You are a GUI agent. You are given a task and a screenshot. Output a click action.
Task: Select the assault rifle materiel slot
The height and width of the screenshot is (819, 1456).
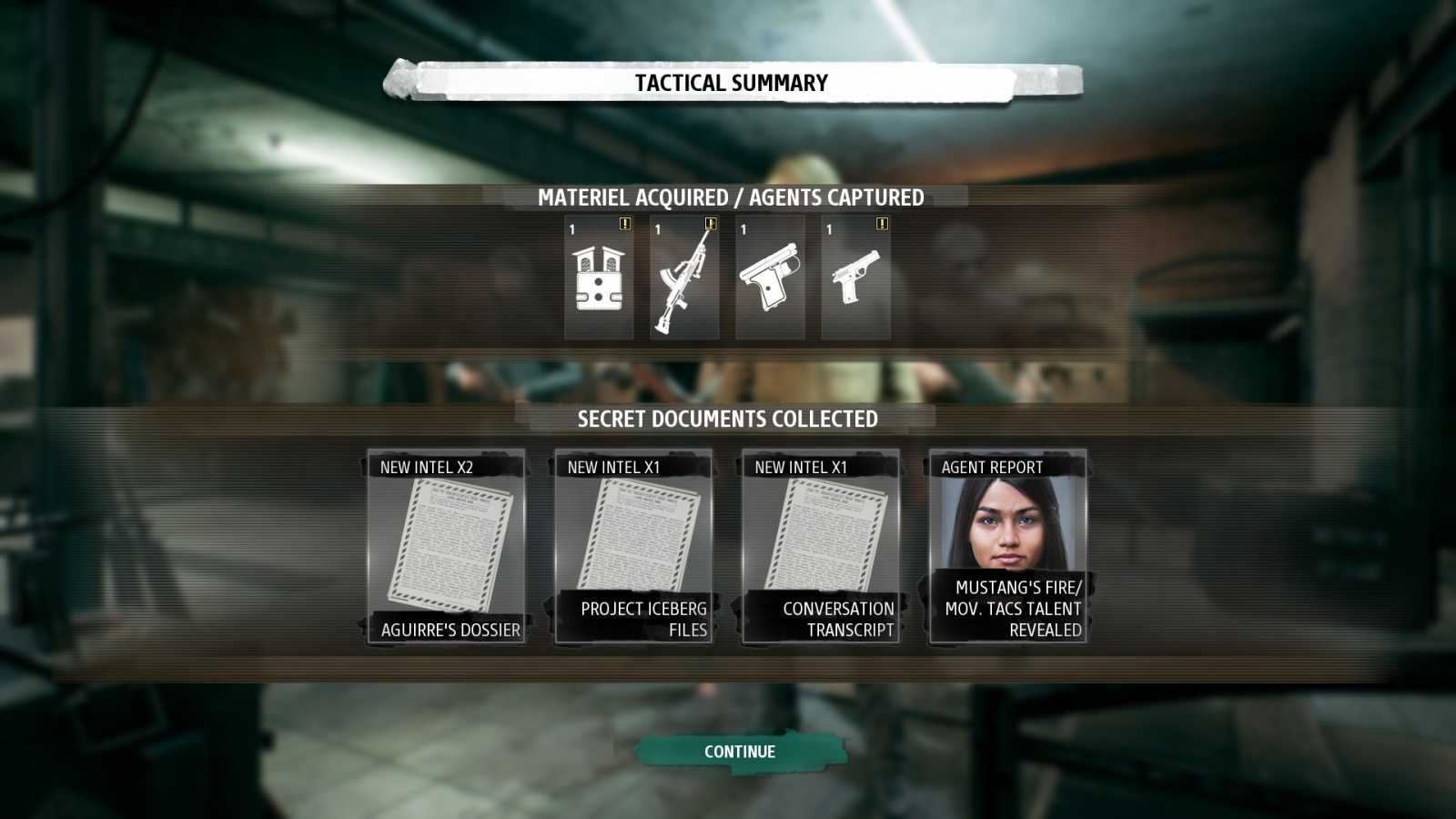tap(684, 278)
